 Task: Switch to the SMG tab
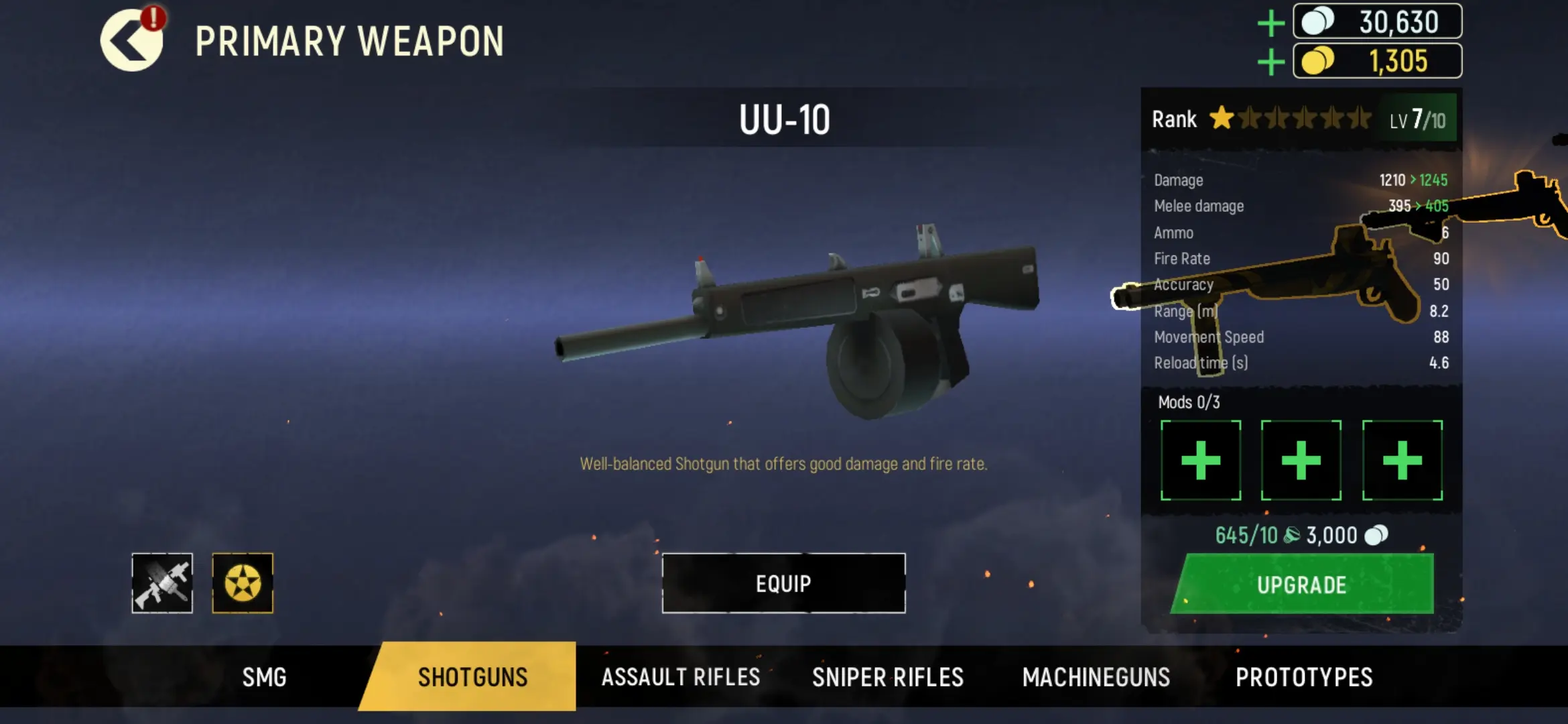(x=264, y=677)
